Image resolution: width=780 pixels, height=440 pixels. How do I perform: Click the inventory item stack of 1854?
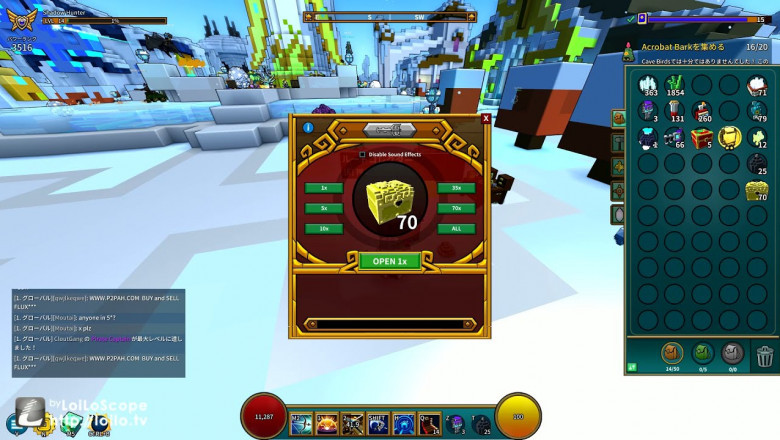tap(675, 85)
